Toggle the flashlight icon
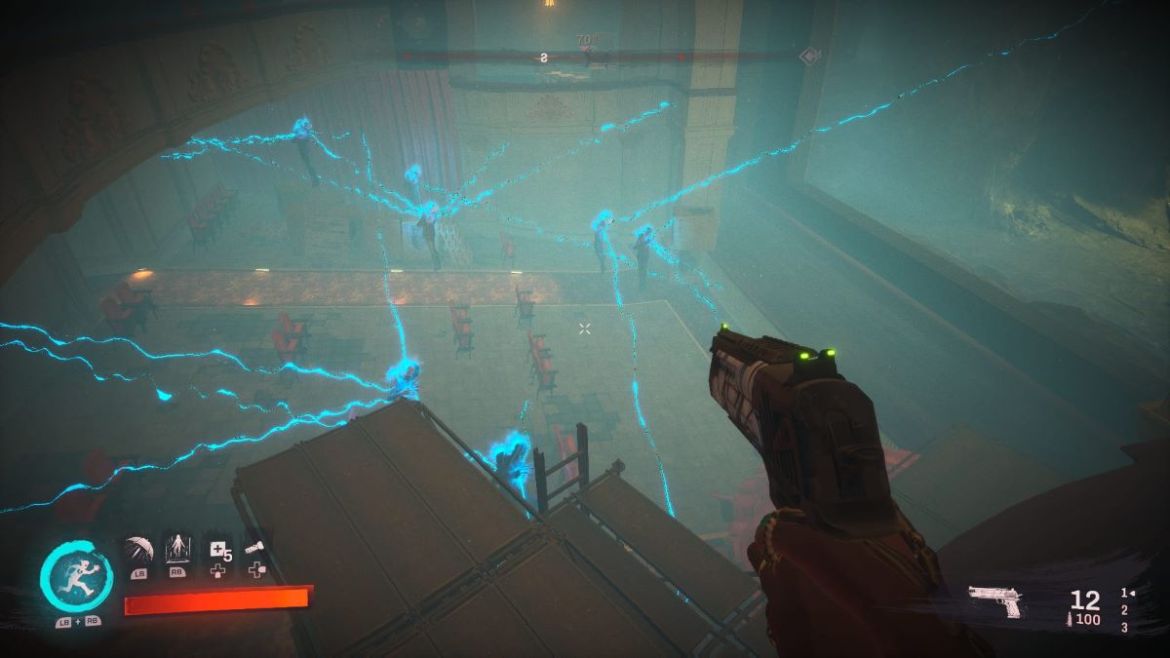Screen dimensions: 1170x658 257,549
